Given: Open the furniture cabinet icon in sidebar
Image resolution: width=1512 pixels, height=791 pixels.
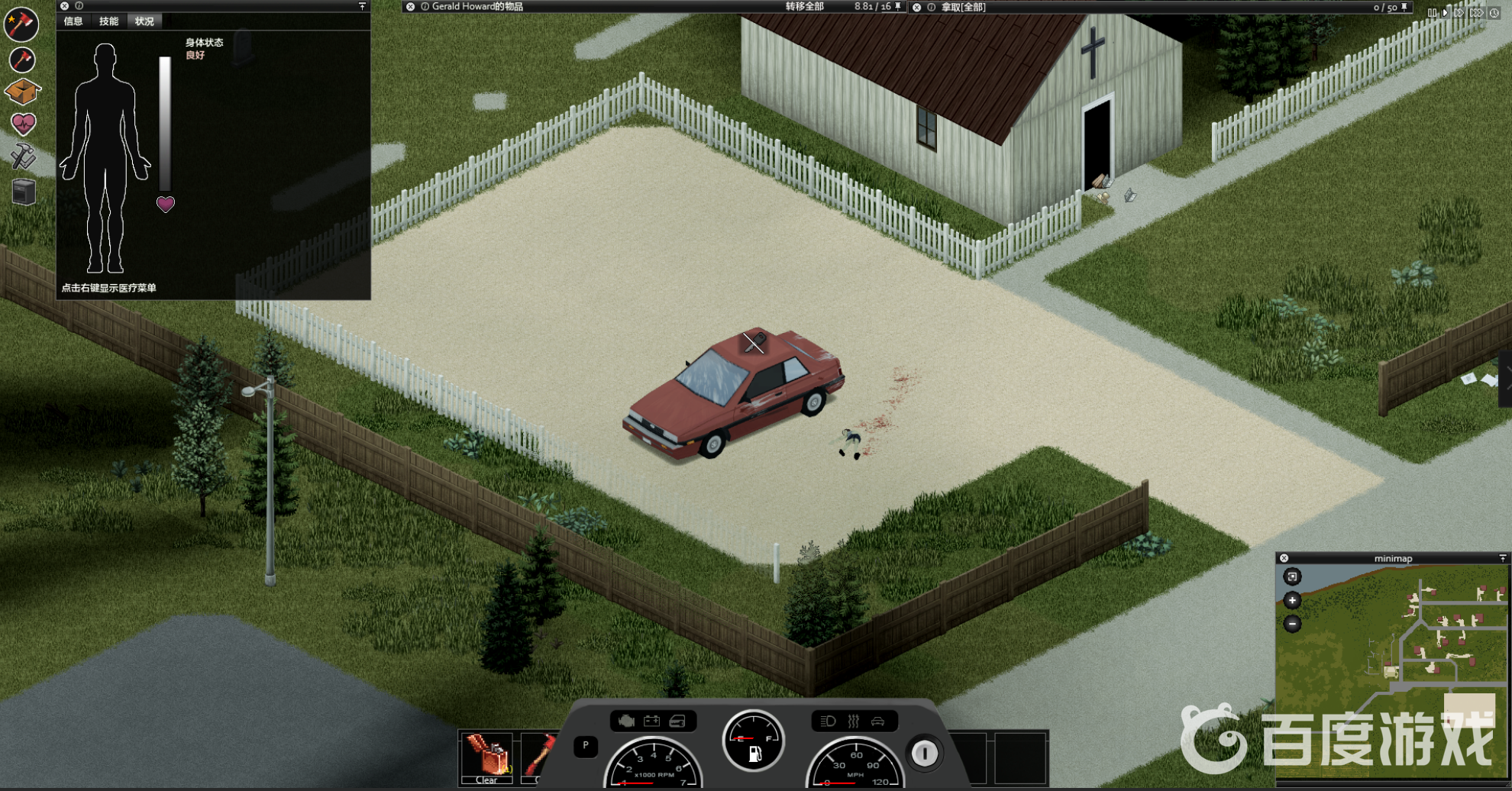Looking at the screenshot, I should coord(24,192).
